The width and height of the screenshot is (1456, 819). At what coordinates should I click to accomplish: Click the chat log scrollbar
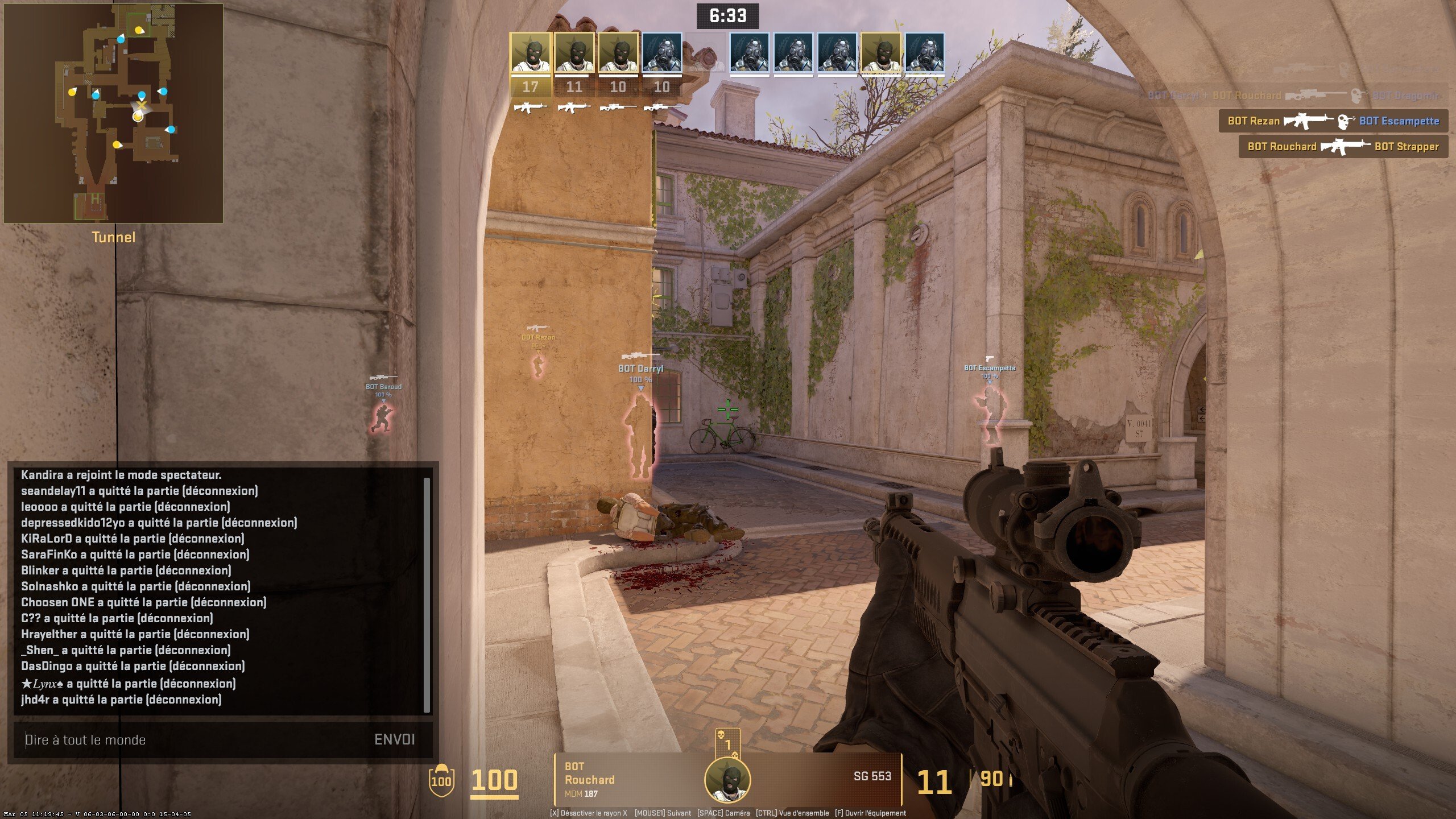pos(427,594)
